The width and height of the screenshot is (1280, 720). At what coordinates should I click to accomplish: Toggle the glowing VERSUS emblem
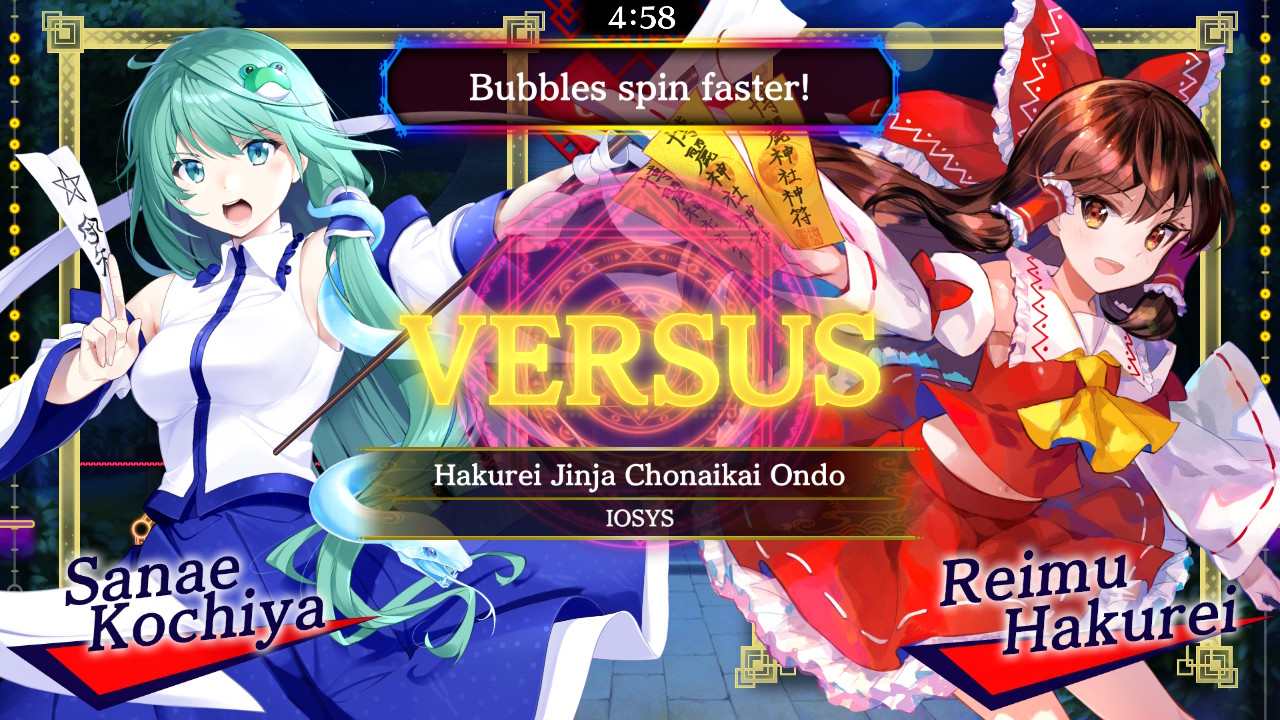coord(640,355)
